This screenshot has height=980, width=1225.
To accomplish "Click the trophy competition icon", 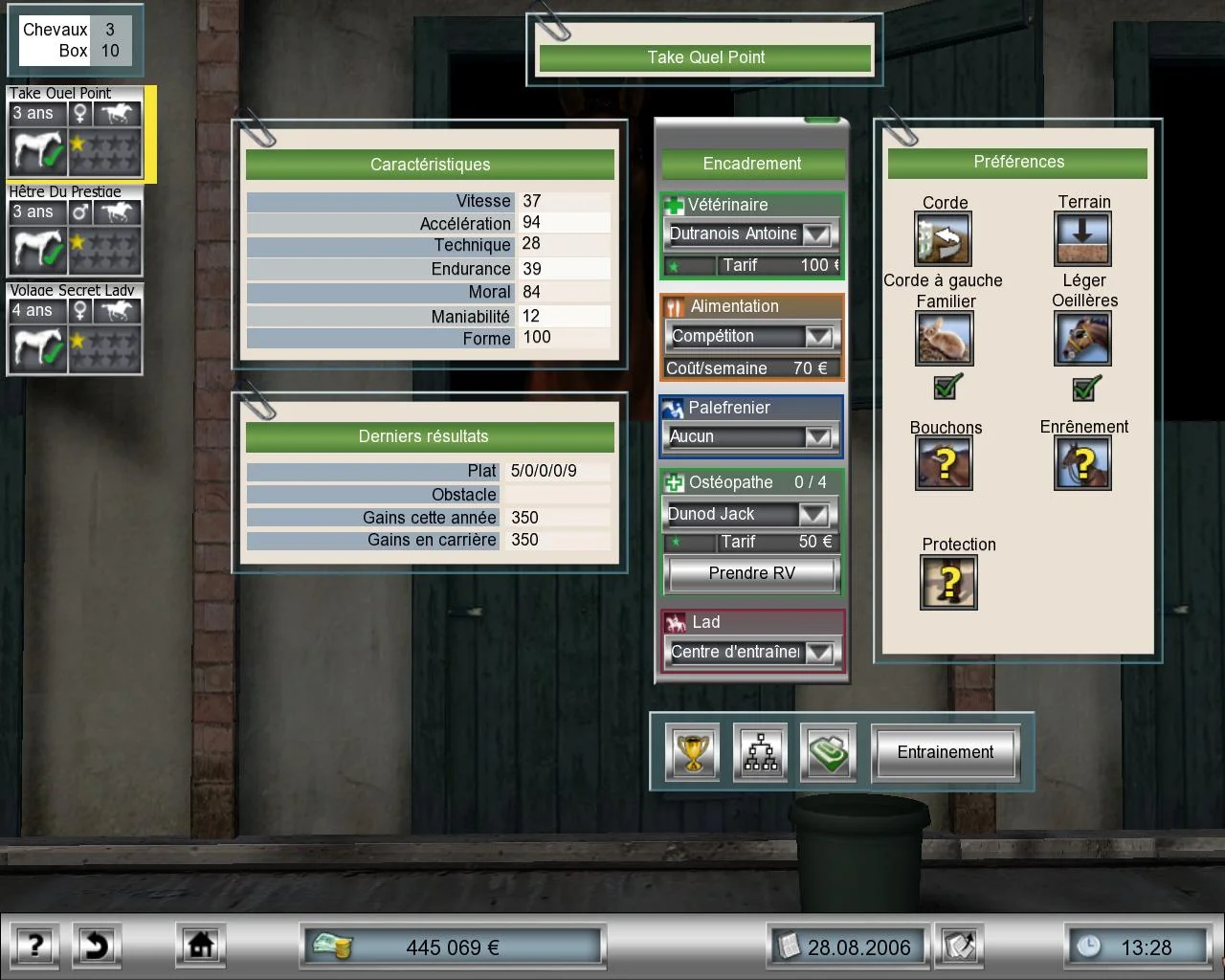I will [x=691, y=752].
